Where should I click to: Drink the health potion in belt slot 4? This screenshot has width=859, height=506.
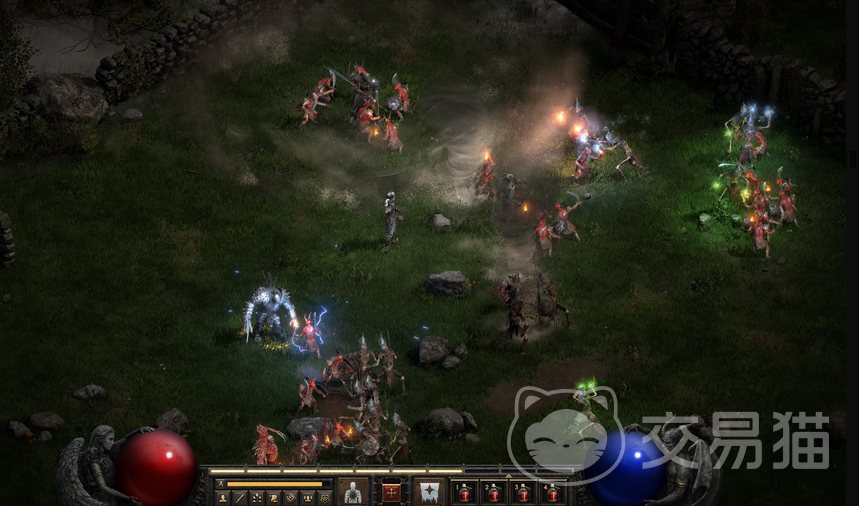[551, 492]
